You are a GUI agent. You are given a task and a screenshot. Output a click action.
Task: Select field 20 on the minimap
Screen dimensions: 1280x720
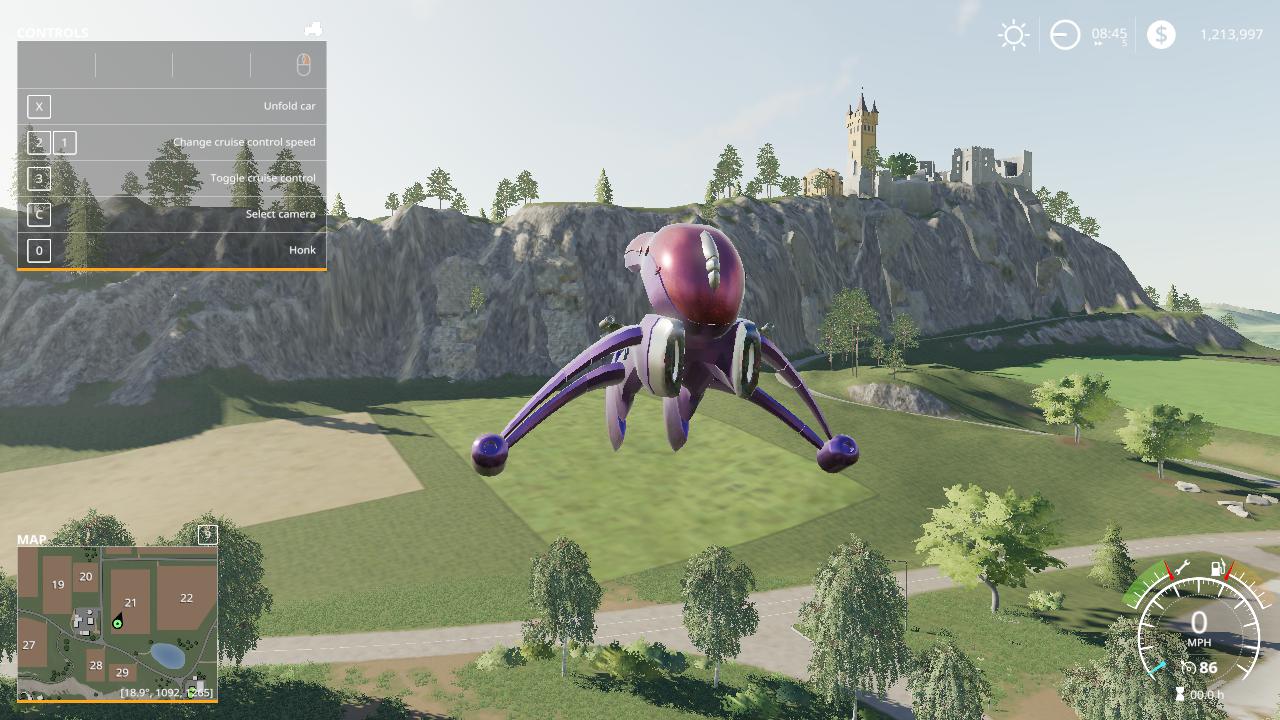[86, 576]
